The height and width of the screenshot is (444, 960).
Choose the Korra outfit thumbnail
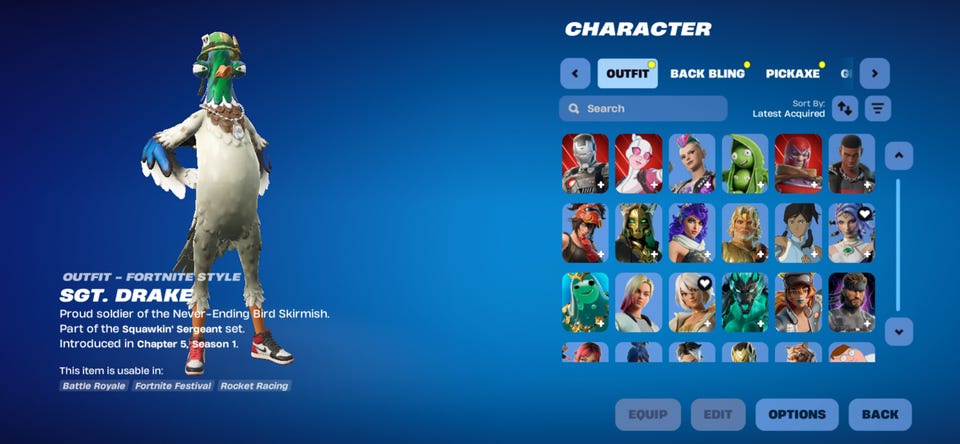pos(798,232)
